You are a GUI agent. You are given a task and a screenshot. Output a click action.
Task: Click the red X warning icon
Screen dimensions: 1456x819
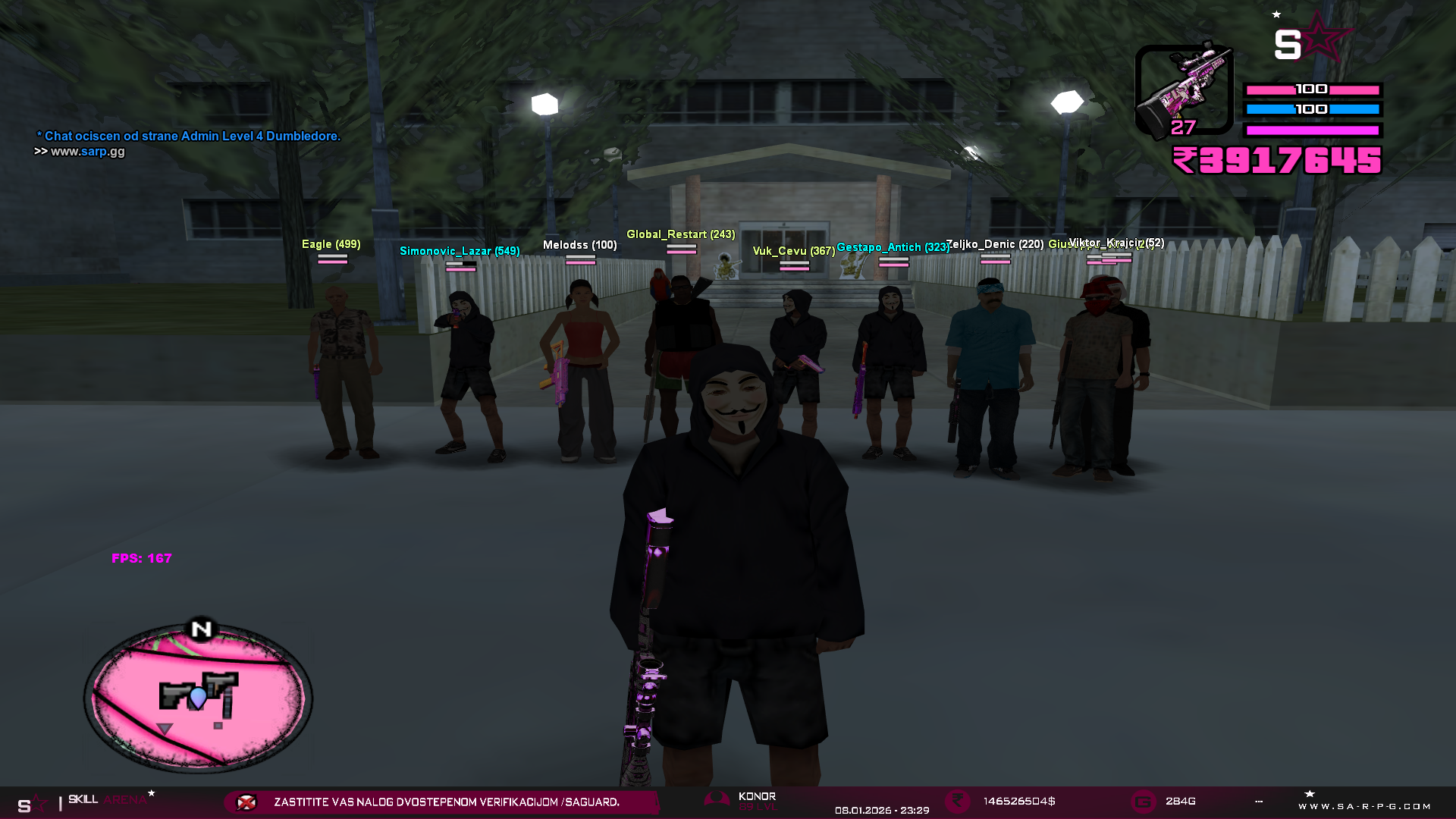[x=246, y=802]
